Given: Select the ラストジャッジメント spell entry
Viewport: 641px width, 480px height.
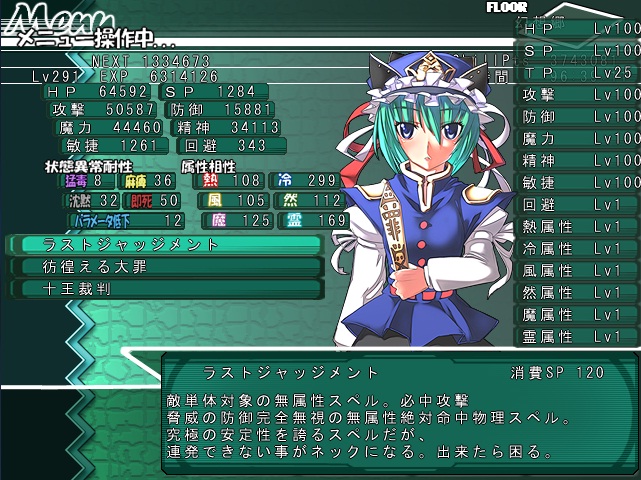Looking at the screenshot, I should (x=165, y=244).
